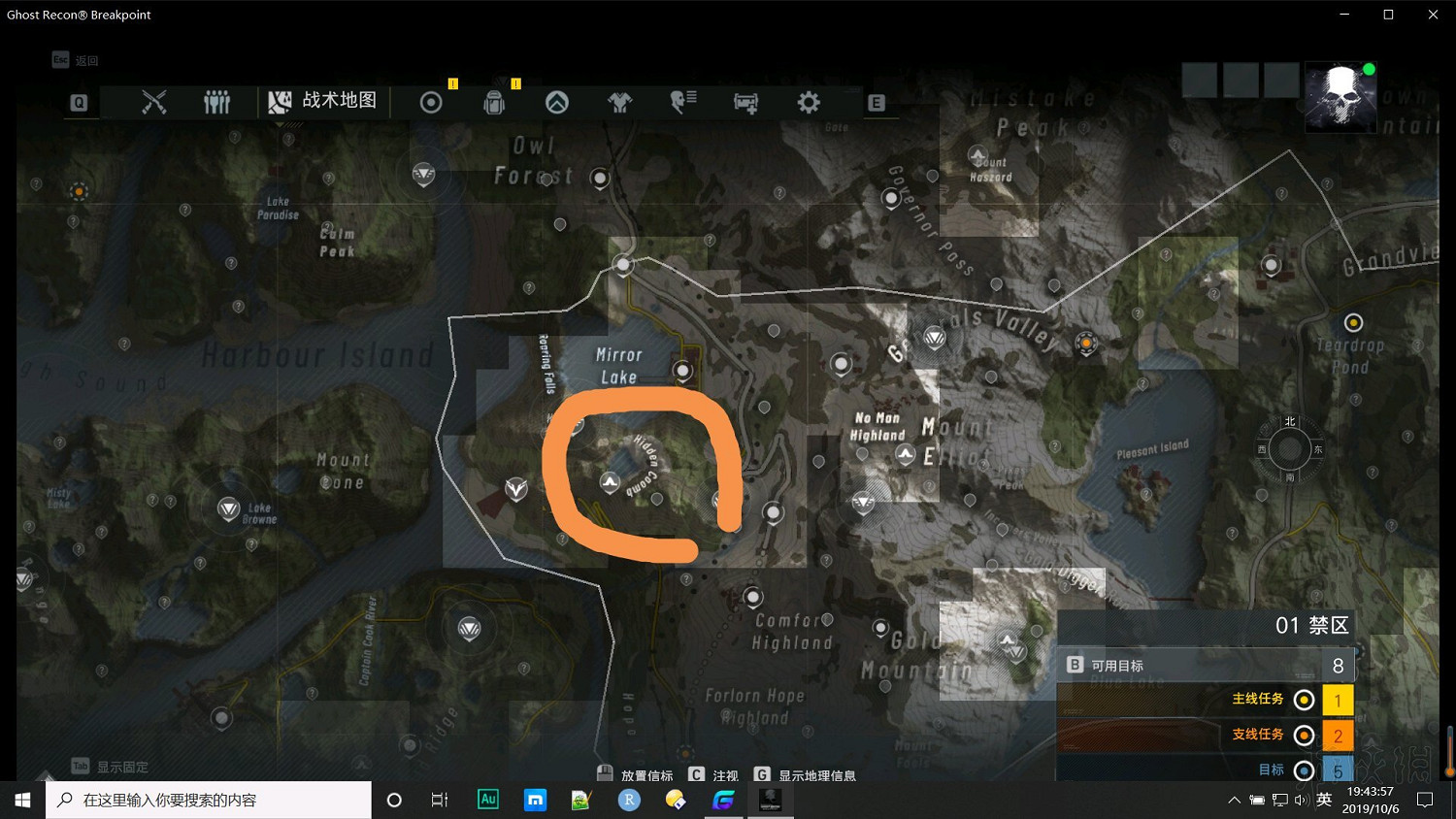Click the yellow main mission count swatch
Screen dimensions: 1456x819
coord(1338,699)
